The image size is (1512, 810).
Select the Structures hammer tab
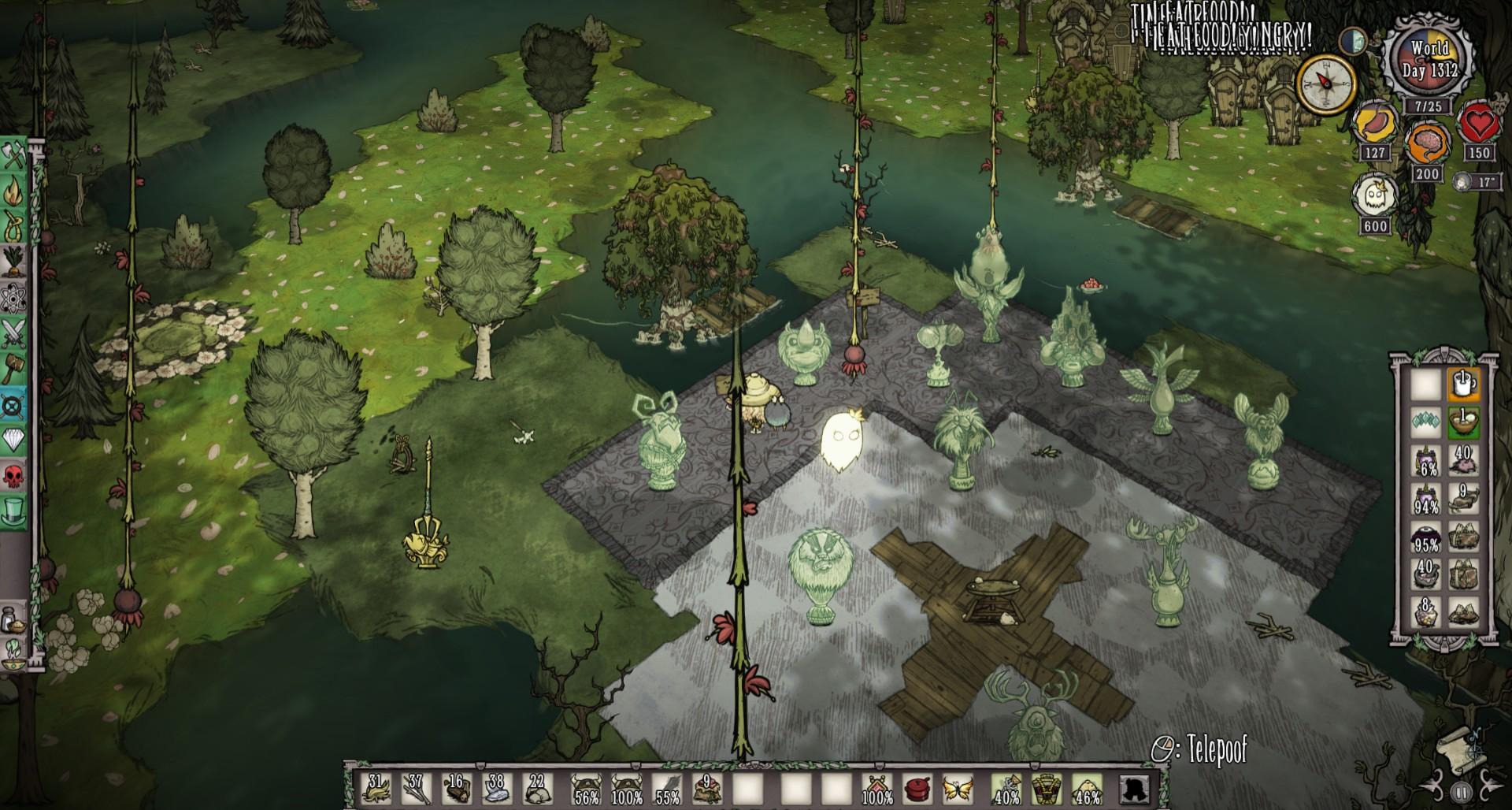tap(14, 369)
